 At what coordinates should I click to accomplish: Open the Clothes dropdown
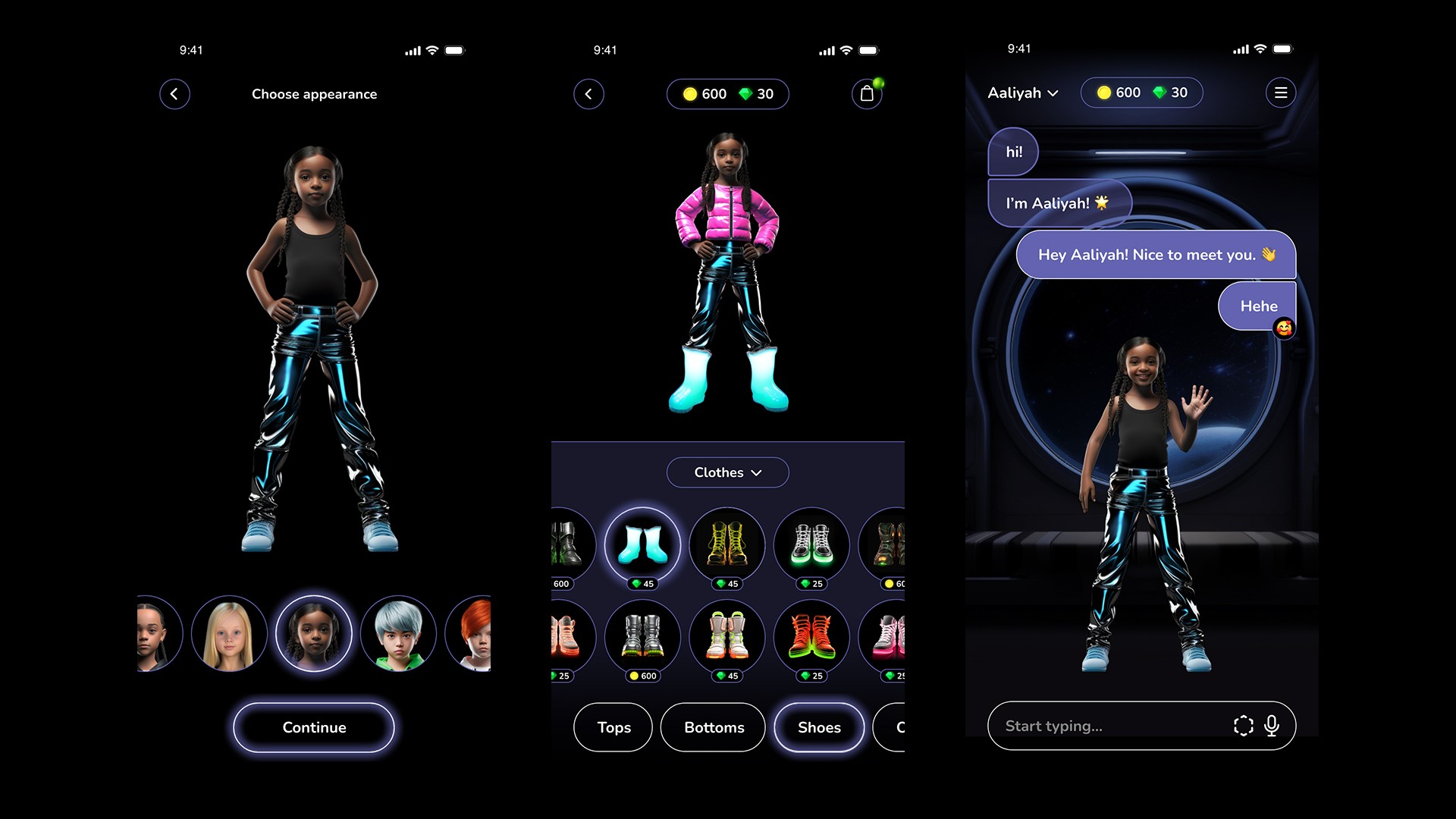click(727, 472)
